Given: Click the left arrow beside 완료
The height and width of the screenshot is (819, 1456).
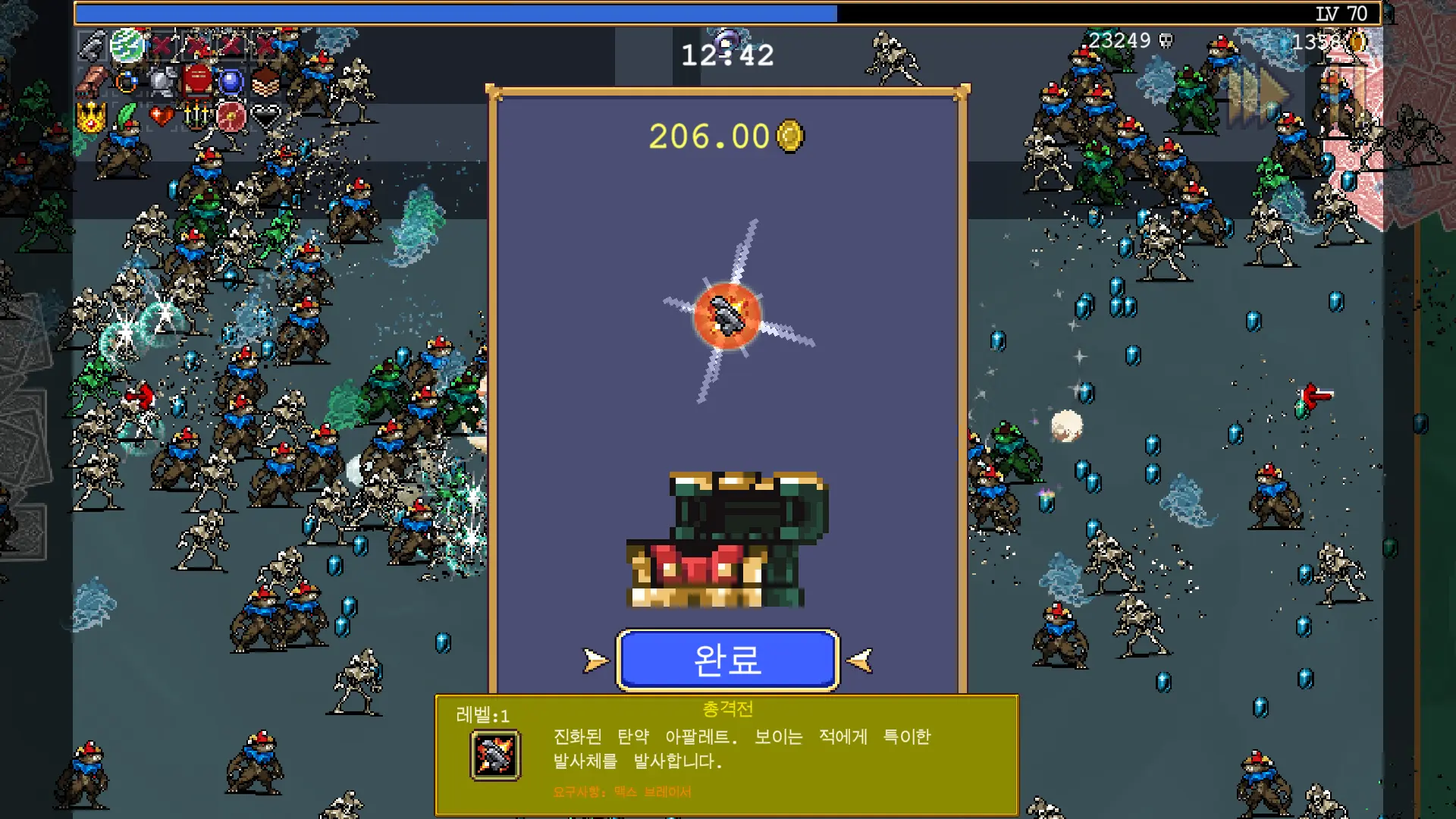Looking at the screenshot, I should 595,660.
